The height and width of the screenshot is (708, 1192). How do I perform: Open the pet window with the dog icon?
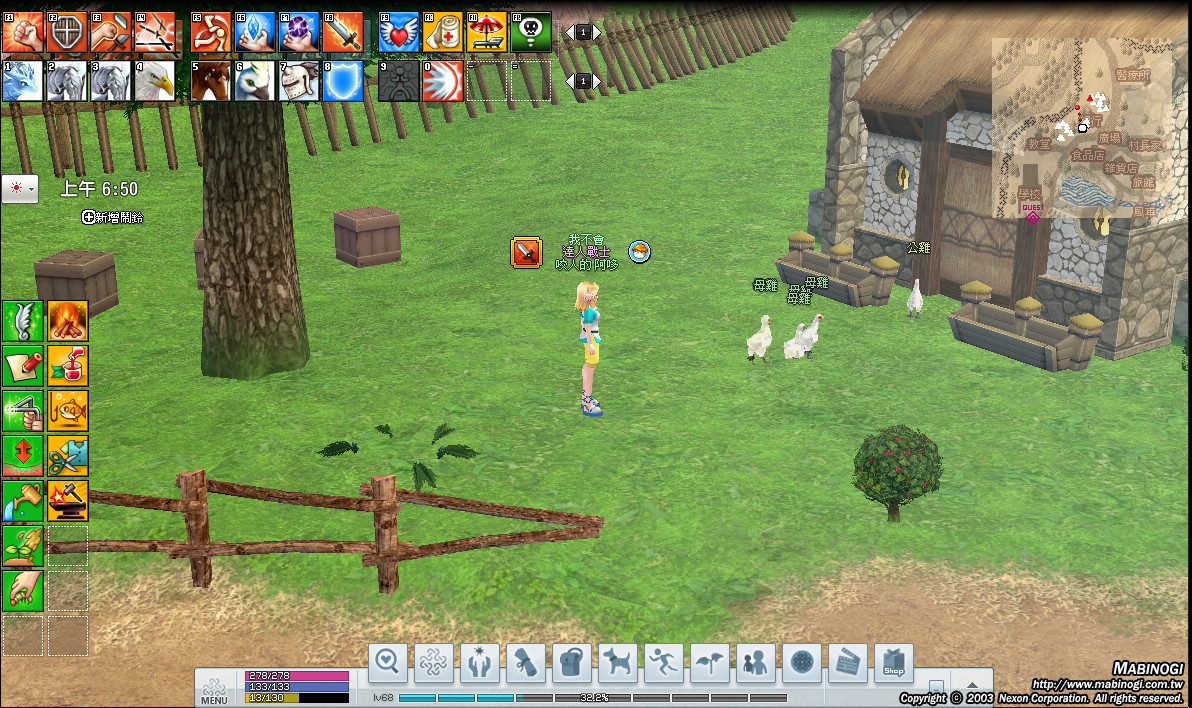(x=618, y=662)
